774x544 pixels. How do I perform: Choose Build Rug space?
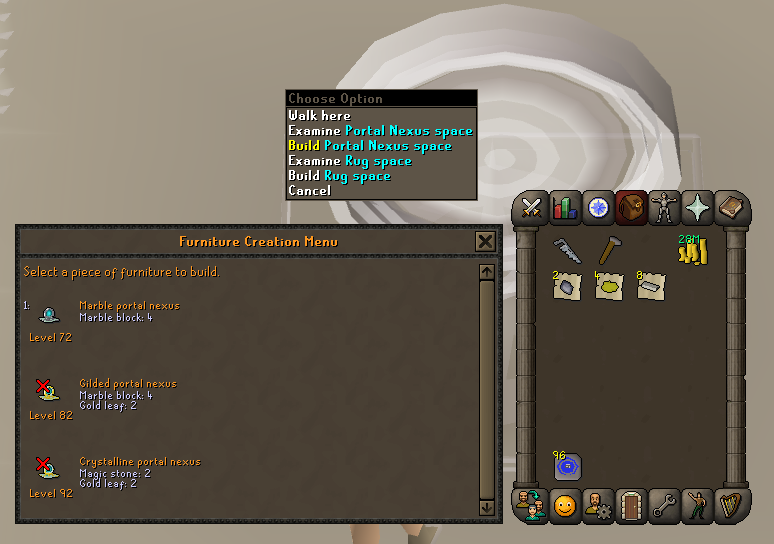[x=339, y=176]
